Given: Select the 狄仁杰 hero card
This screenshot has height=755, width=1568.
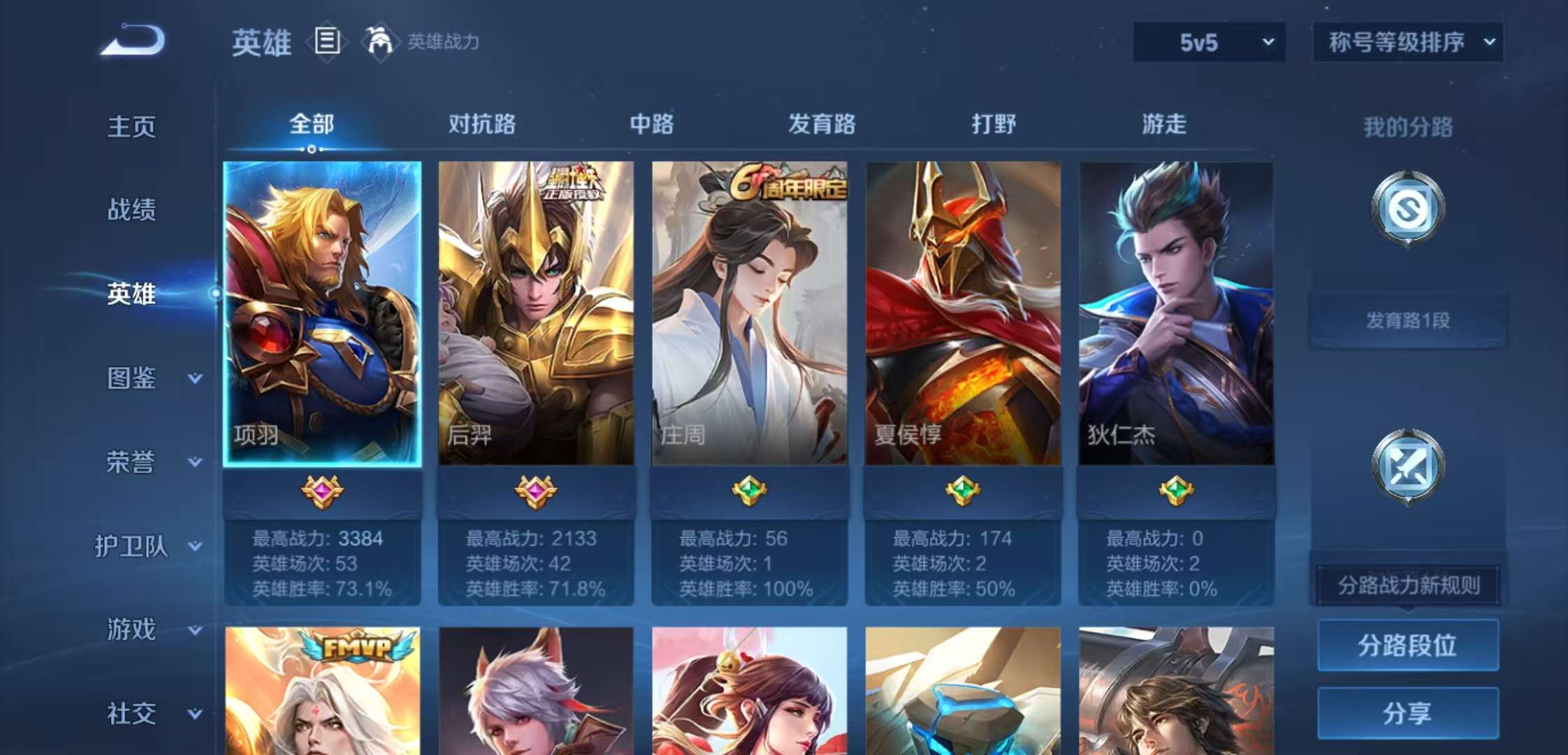Looking at the screenshot, I should pos(1175,315).
